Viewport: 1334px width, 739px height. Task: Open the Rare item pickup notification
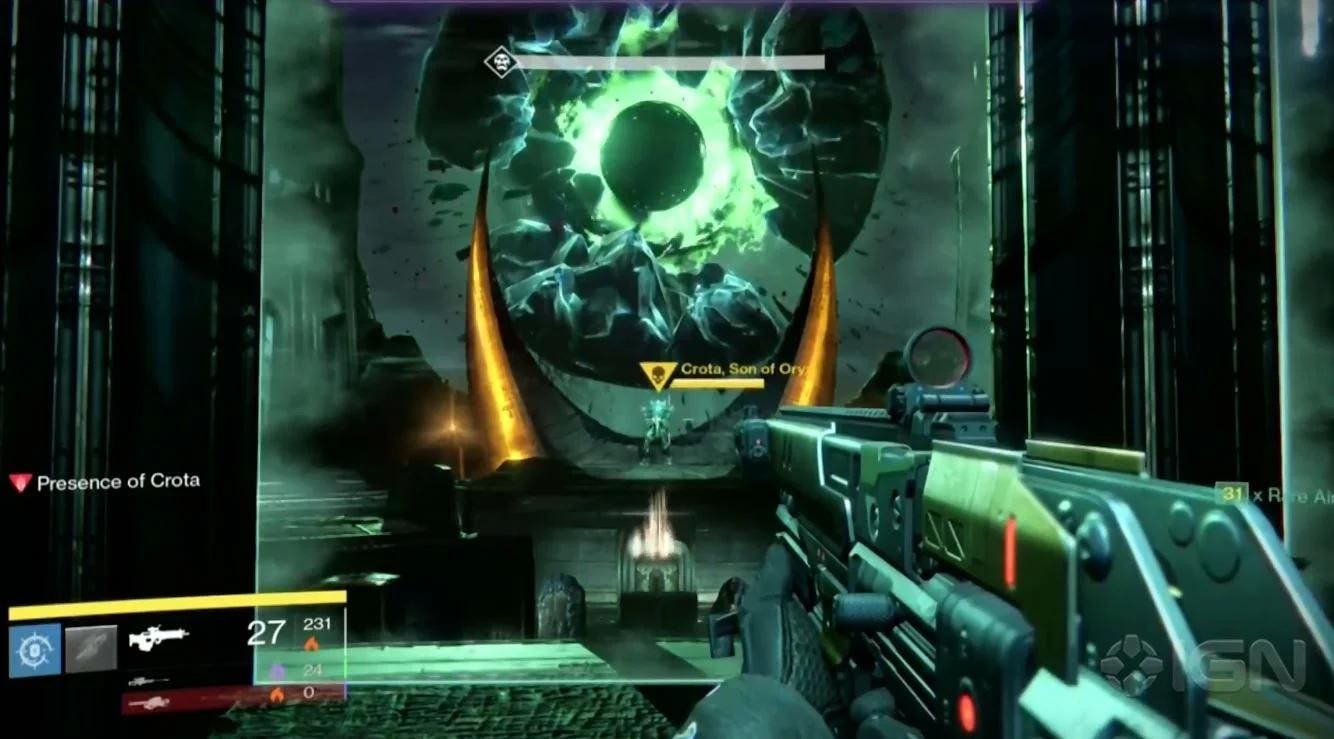coord(1272,494)
